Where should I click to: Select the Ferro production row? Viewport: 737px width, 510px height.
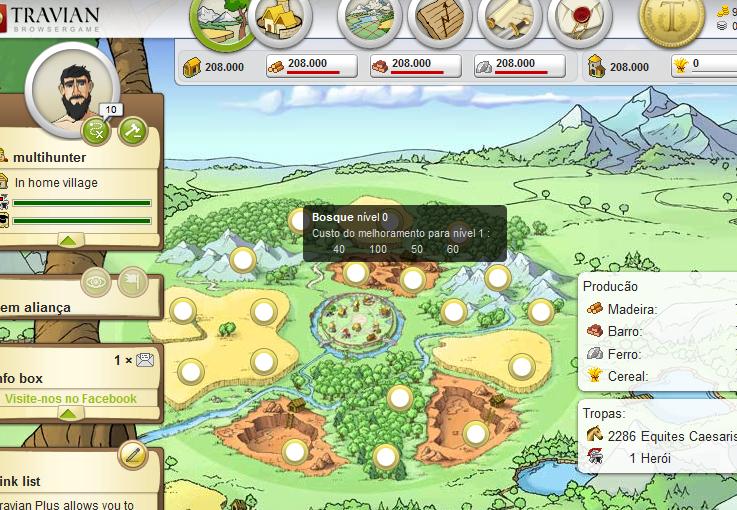624,353
